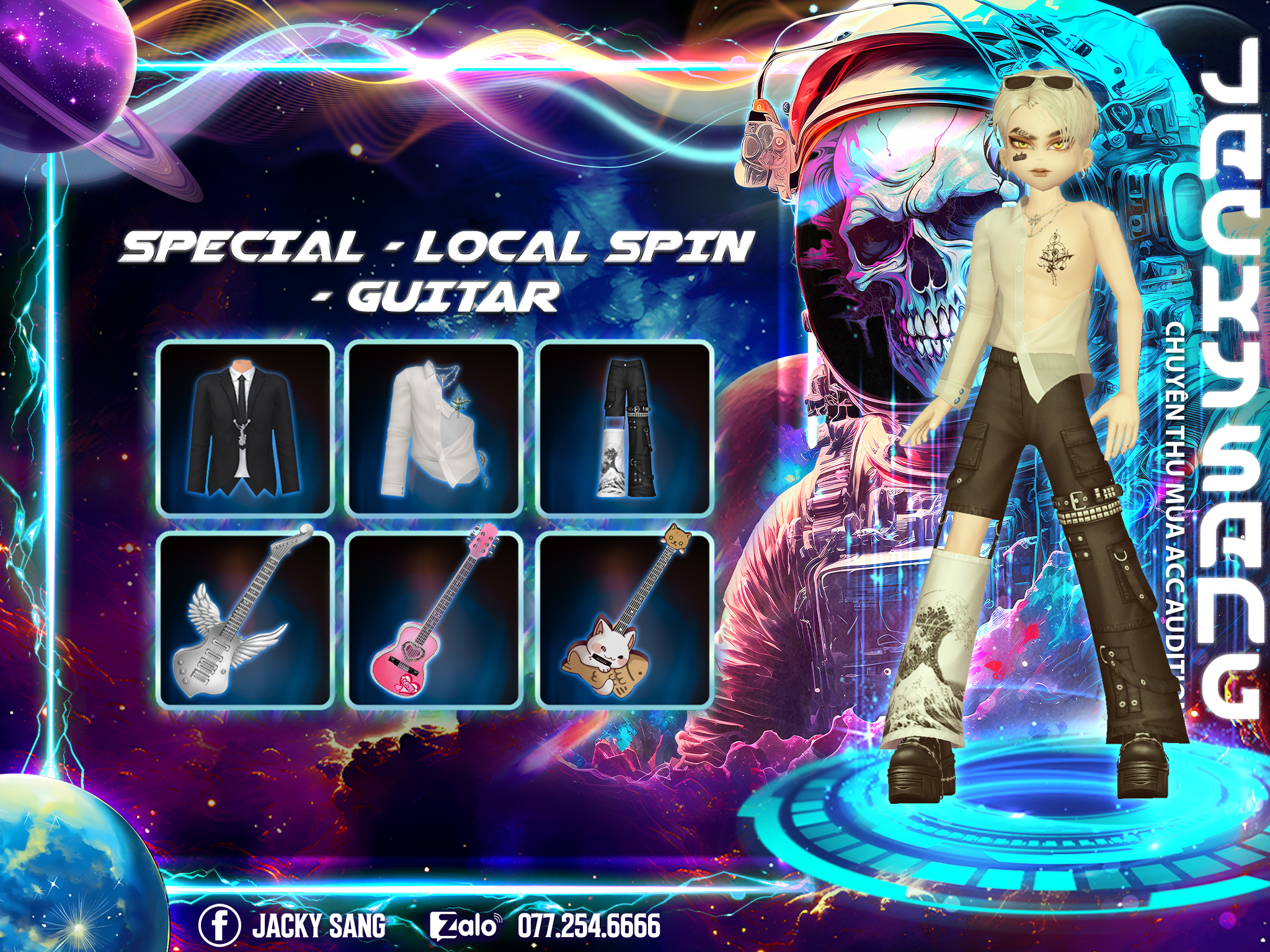Click the Zalo logo

tap(464, 926)
